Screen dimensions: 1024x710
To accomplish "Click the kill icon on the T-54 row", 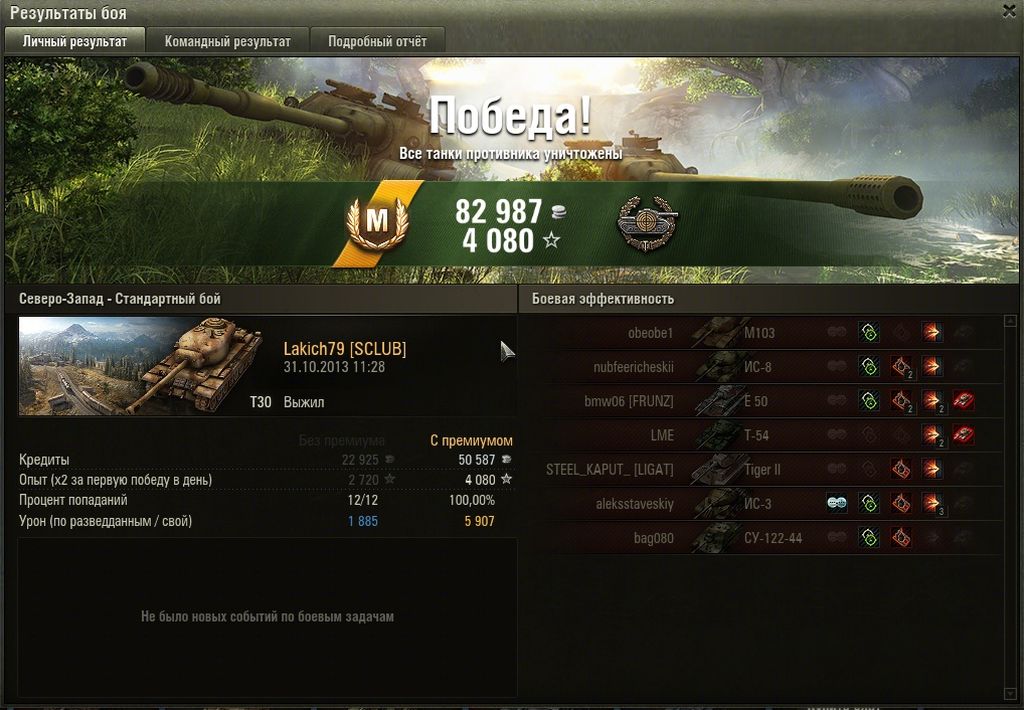I will (x=963, y=435).
